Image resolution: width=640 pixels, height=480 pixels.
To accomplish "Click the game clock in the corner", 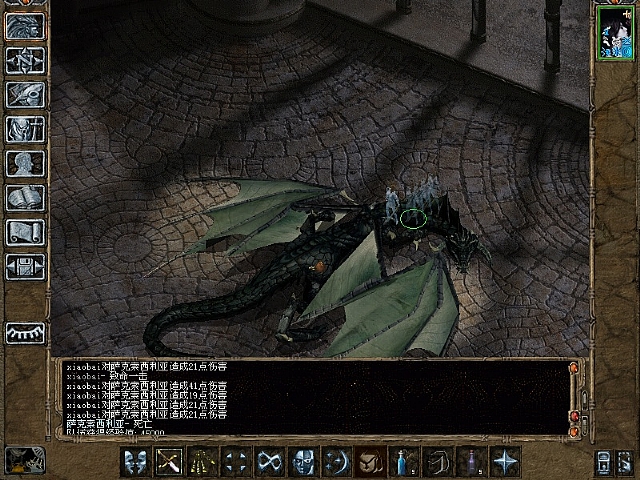I will point(25,460).
